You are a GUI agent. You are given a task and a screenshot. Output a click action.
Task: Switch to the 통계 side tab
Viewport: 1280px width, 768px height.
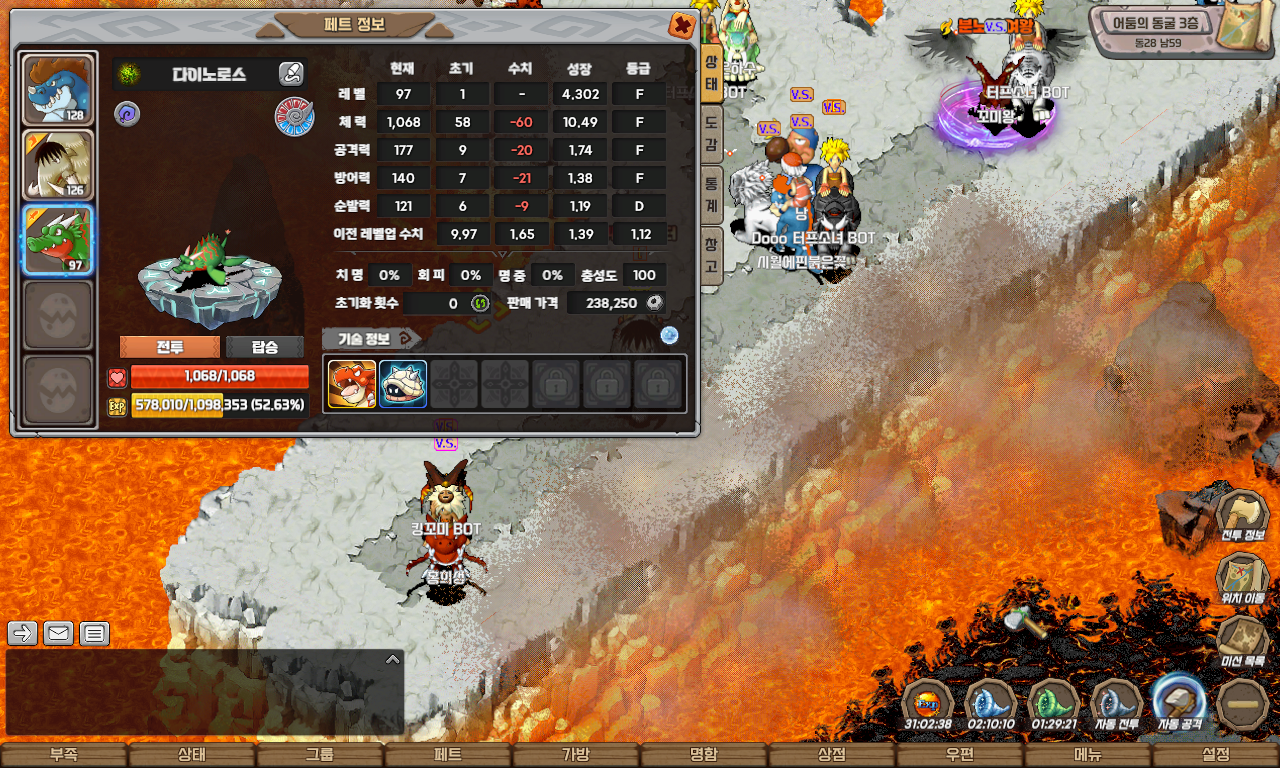[x=711, y=190]
